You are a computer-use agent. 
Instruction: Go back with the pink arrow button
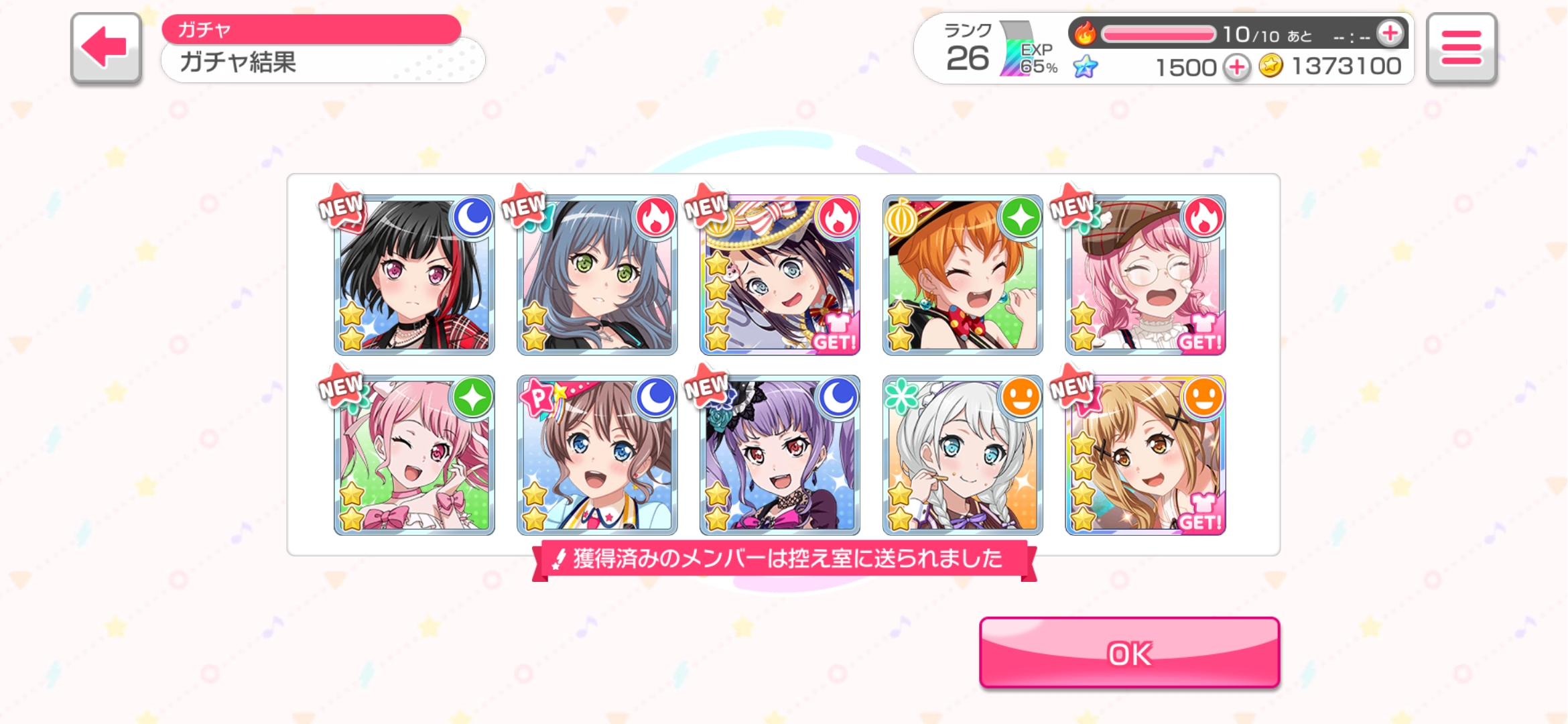click(x=106, y=48)
